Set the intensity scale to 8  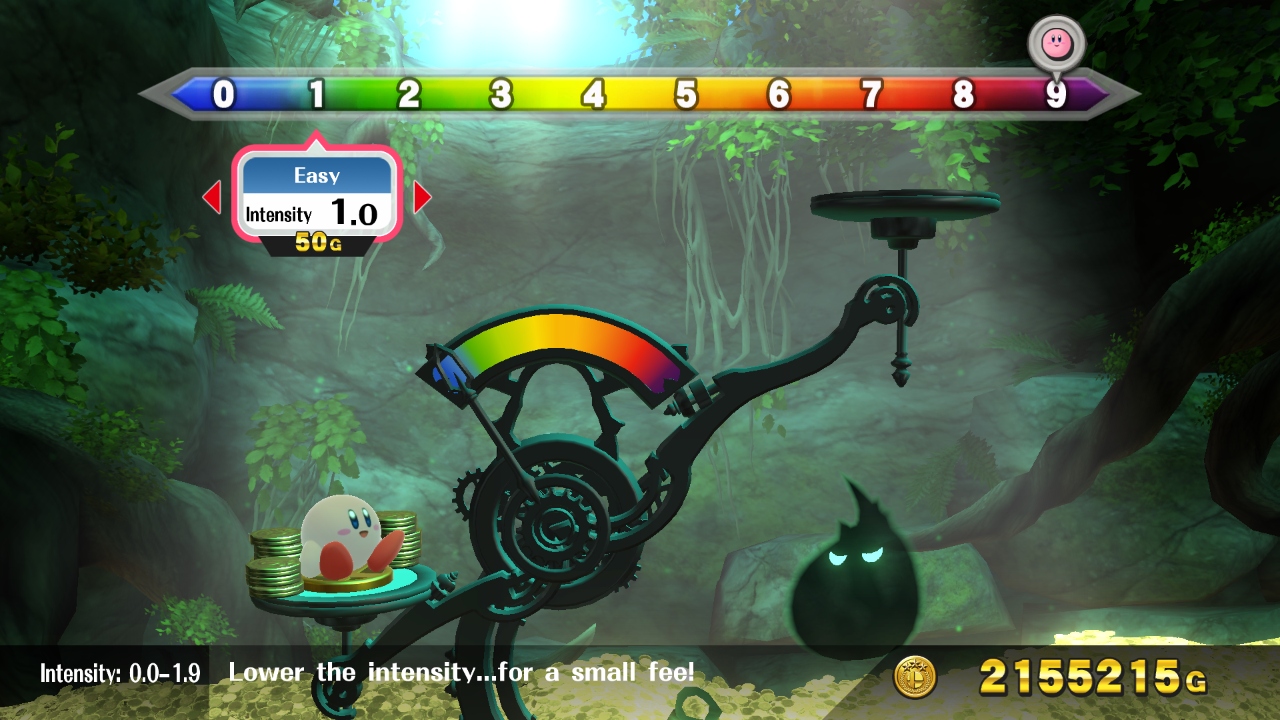[963, 95]
